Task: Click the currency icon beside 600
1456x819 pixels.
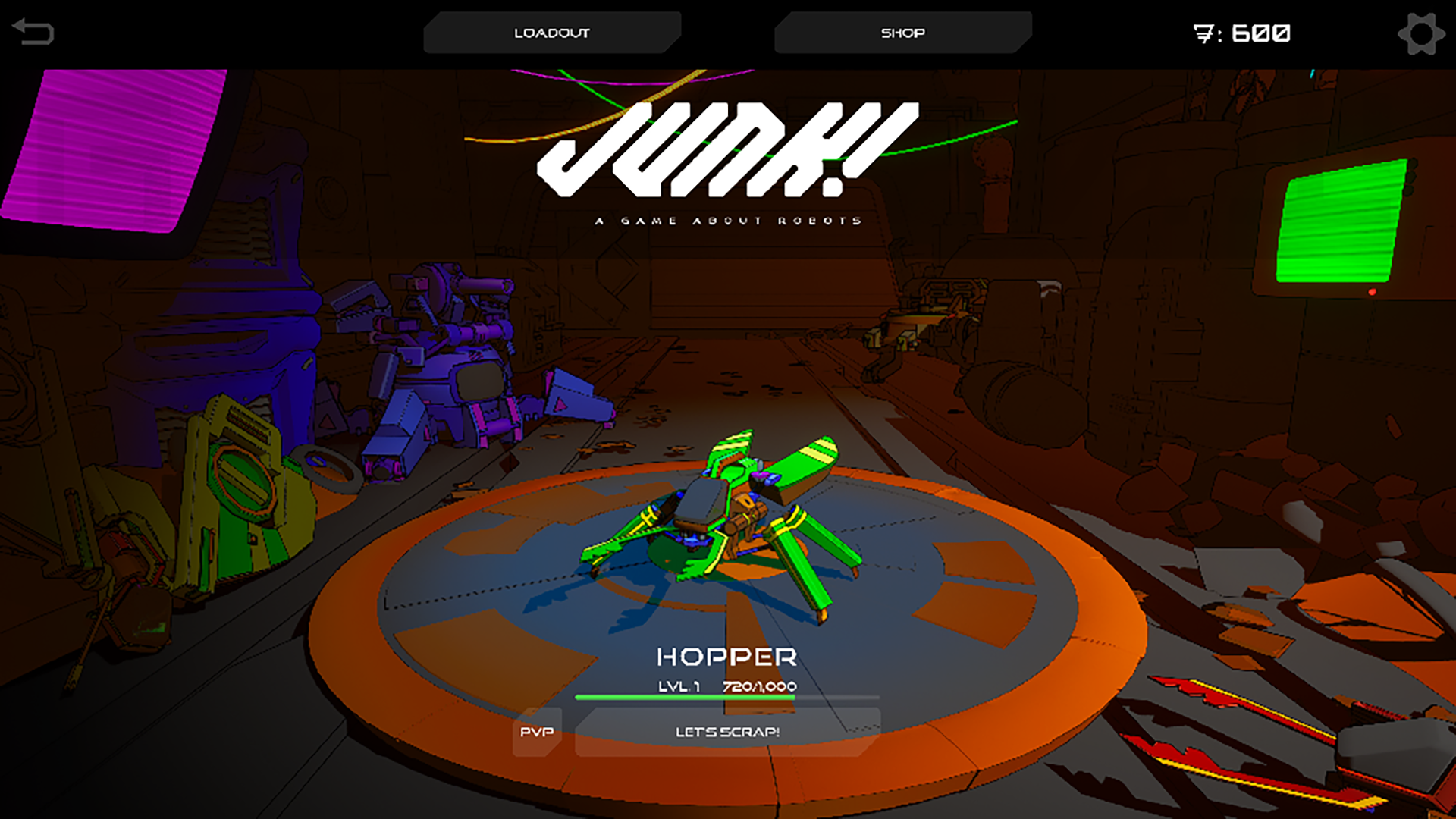Action: coord(1206,33)
